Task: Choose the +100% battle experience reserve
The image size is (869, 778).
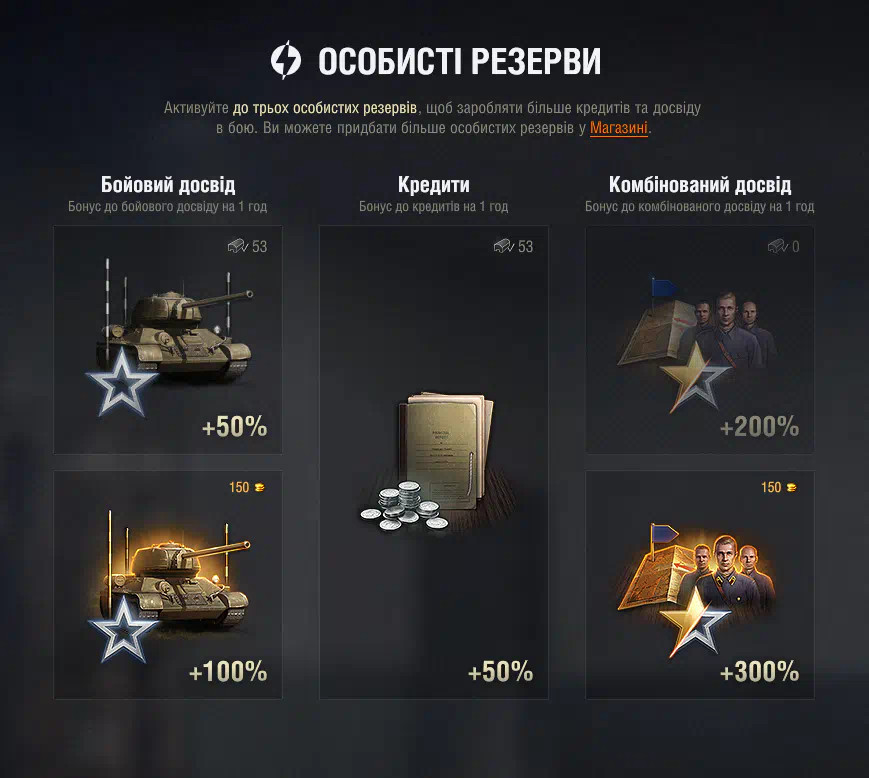Action: (168, 585)
